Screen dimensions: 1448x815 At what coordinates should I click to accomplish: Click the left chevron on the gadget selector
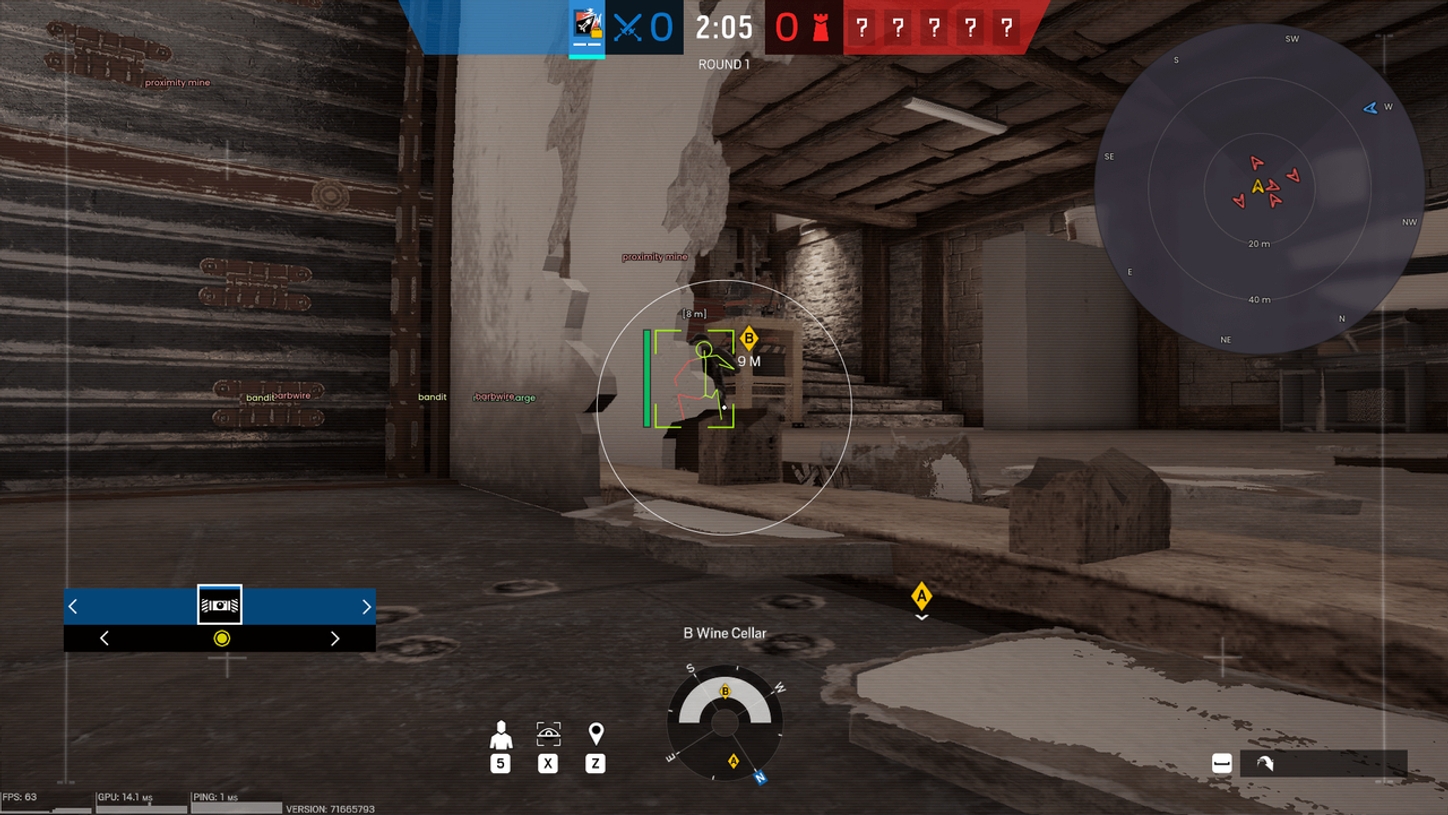tap(72, 605)
